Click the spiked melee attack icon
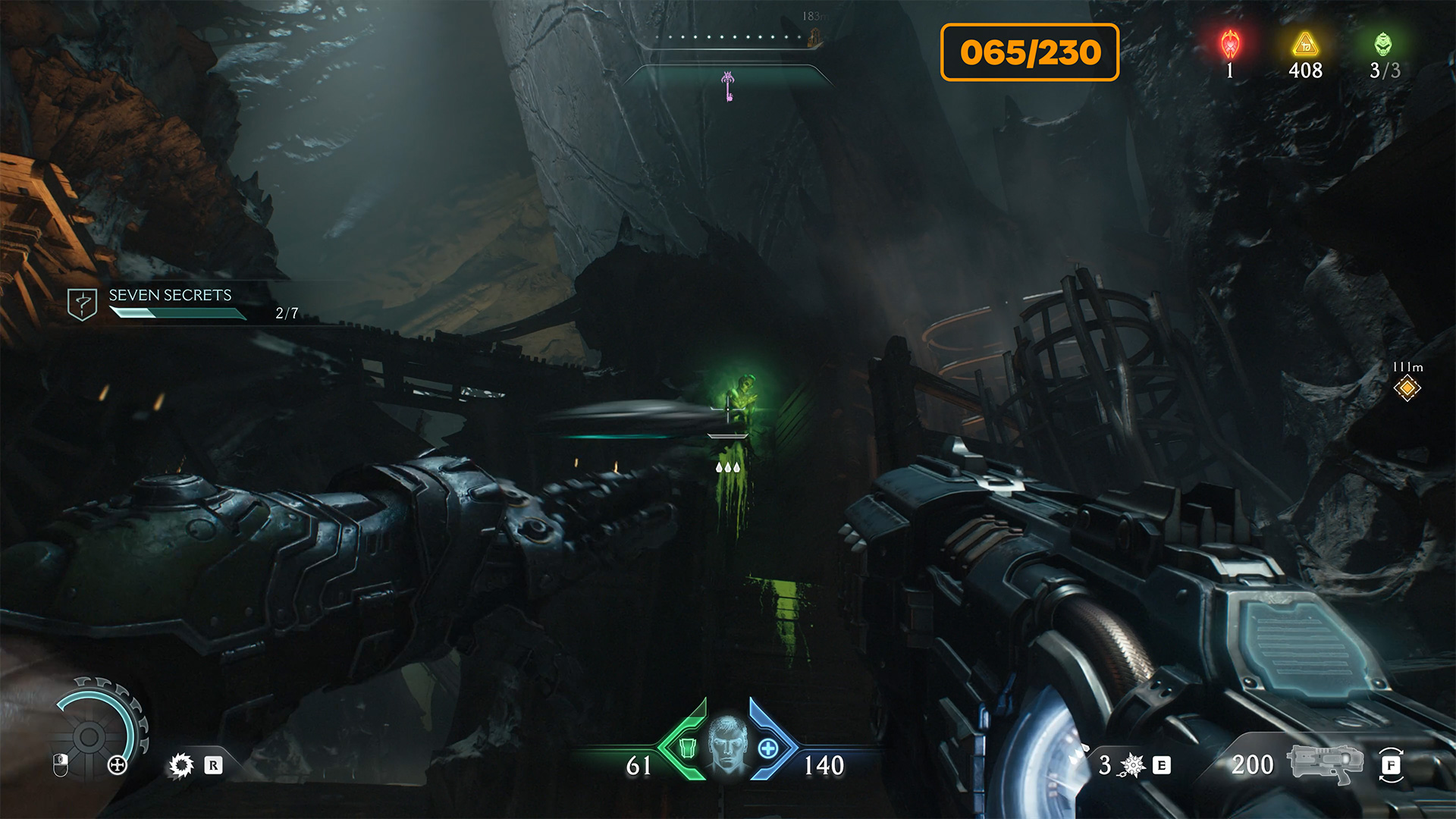Viewport: 1456px width, 819px height. pos(181,765)
